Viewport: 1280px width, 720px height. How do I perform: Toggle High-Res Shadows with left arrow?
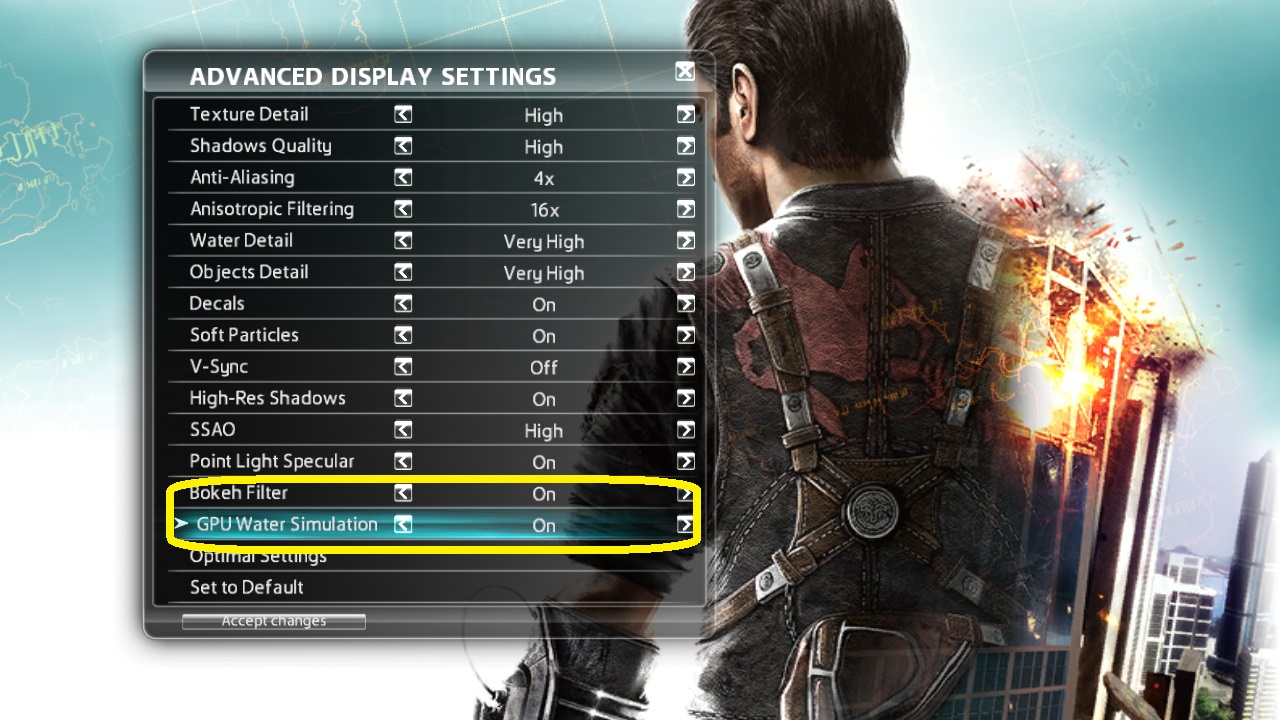pos(403,398)
